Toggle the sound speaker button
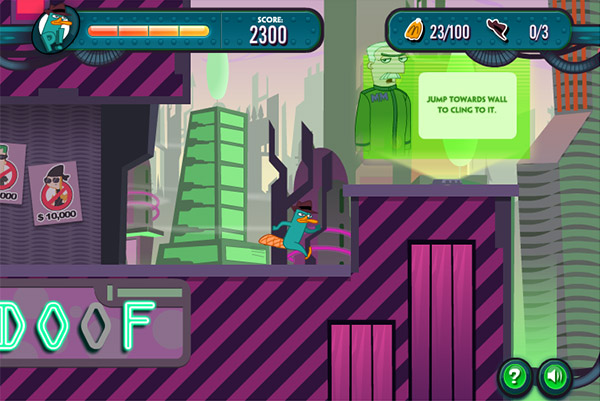Image resolution: width=600 pixels, height=401 pixels. click(x=553, y=376)
